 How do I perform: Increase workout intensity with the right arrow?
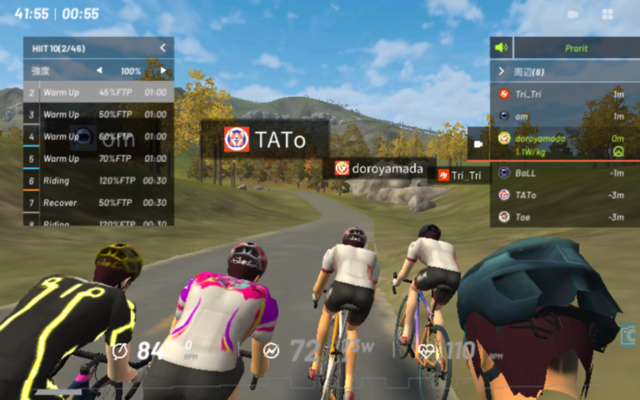[163, 71]
